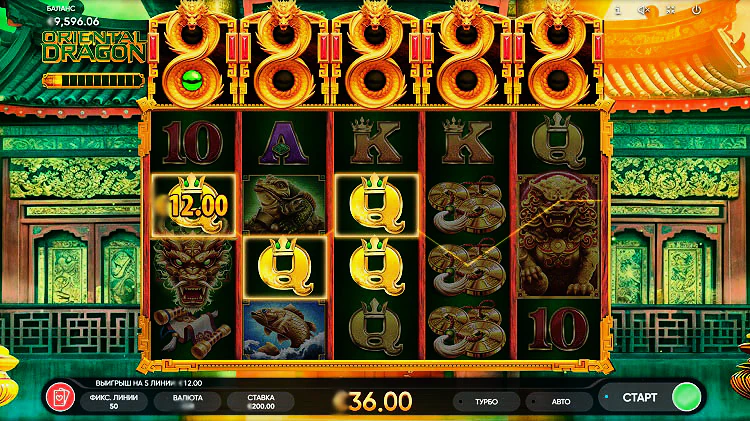Switch to fullscreen with the expand icon
Screen dimensions: 750x421
pyautogui.click(x=669, y=10)
